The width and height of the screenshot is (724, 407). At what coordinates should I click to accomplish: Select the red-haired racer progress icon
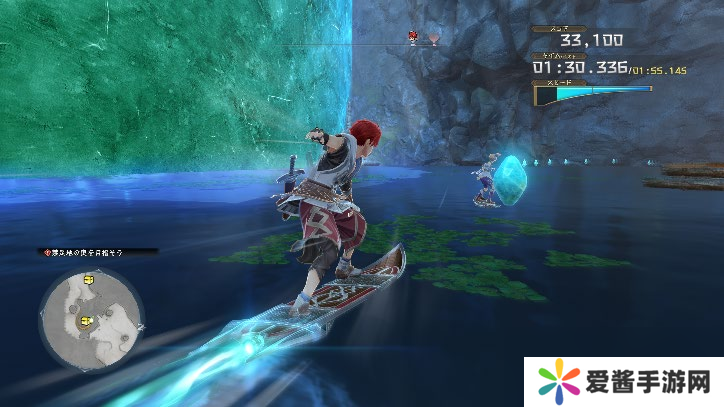tap(413, 38)
